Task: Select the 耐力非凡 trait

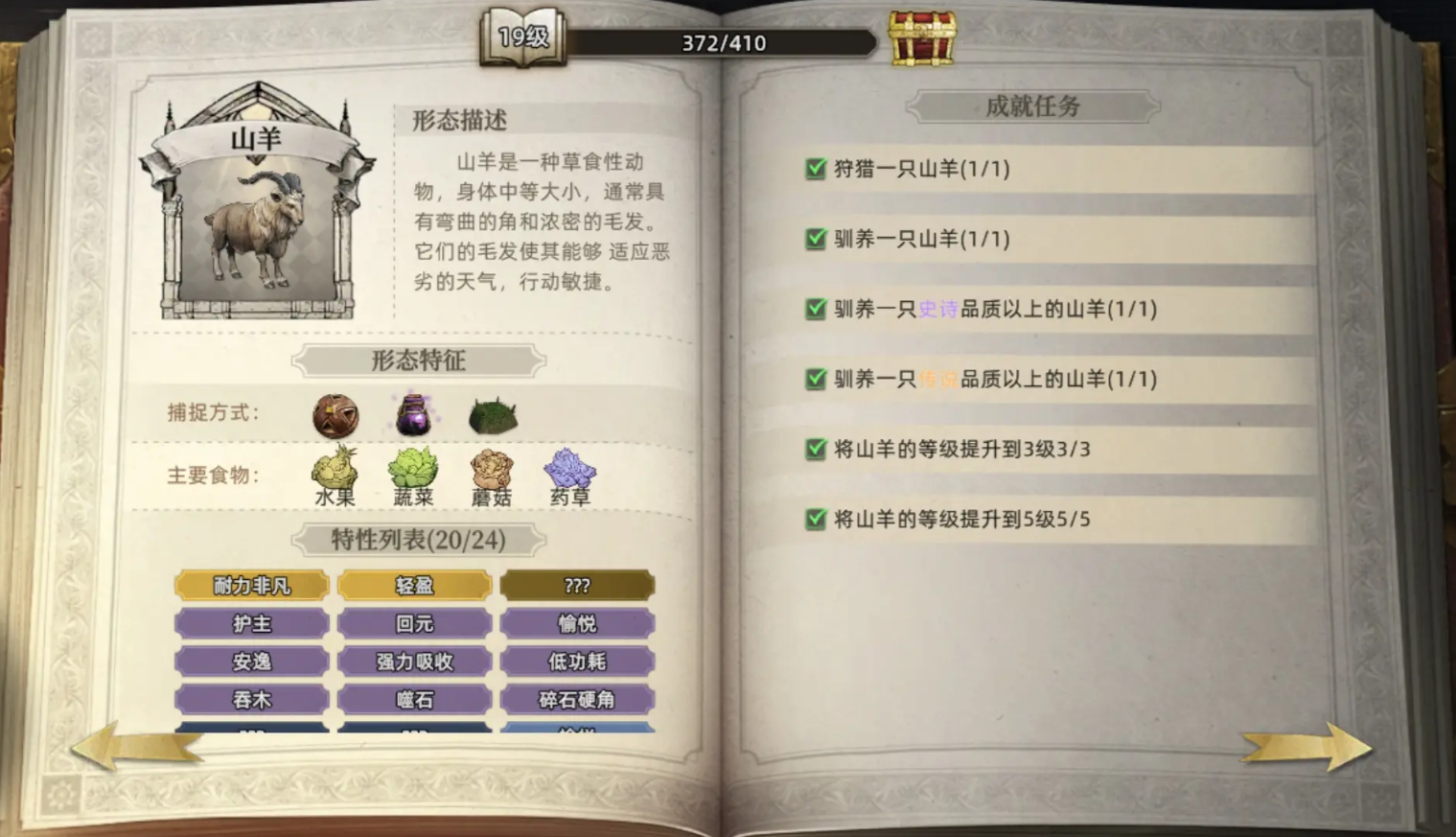Action: pos(252,585)
